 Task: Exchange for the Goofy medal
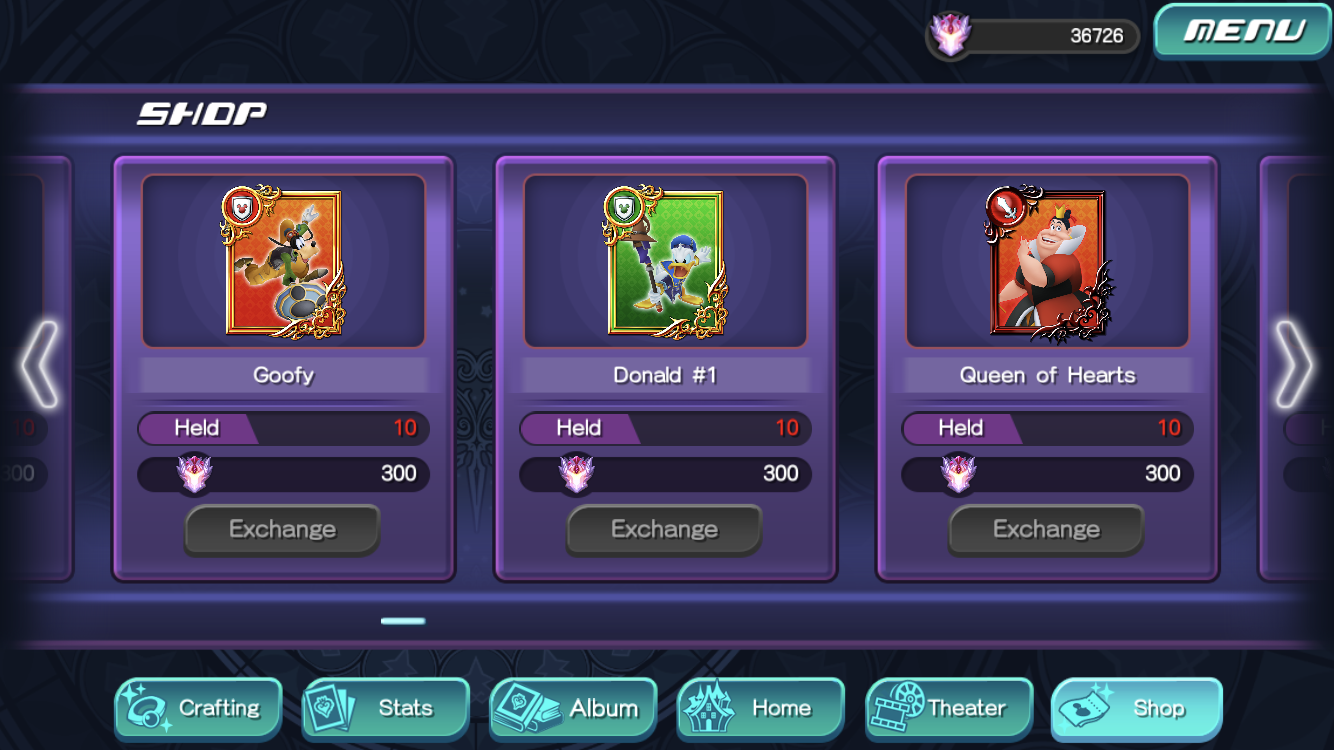click(x=282, y=529)
